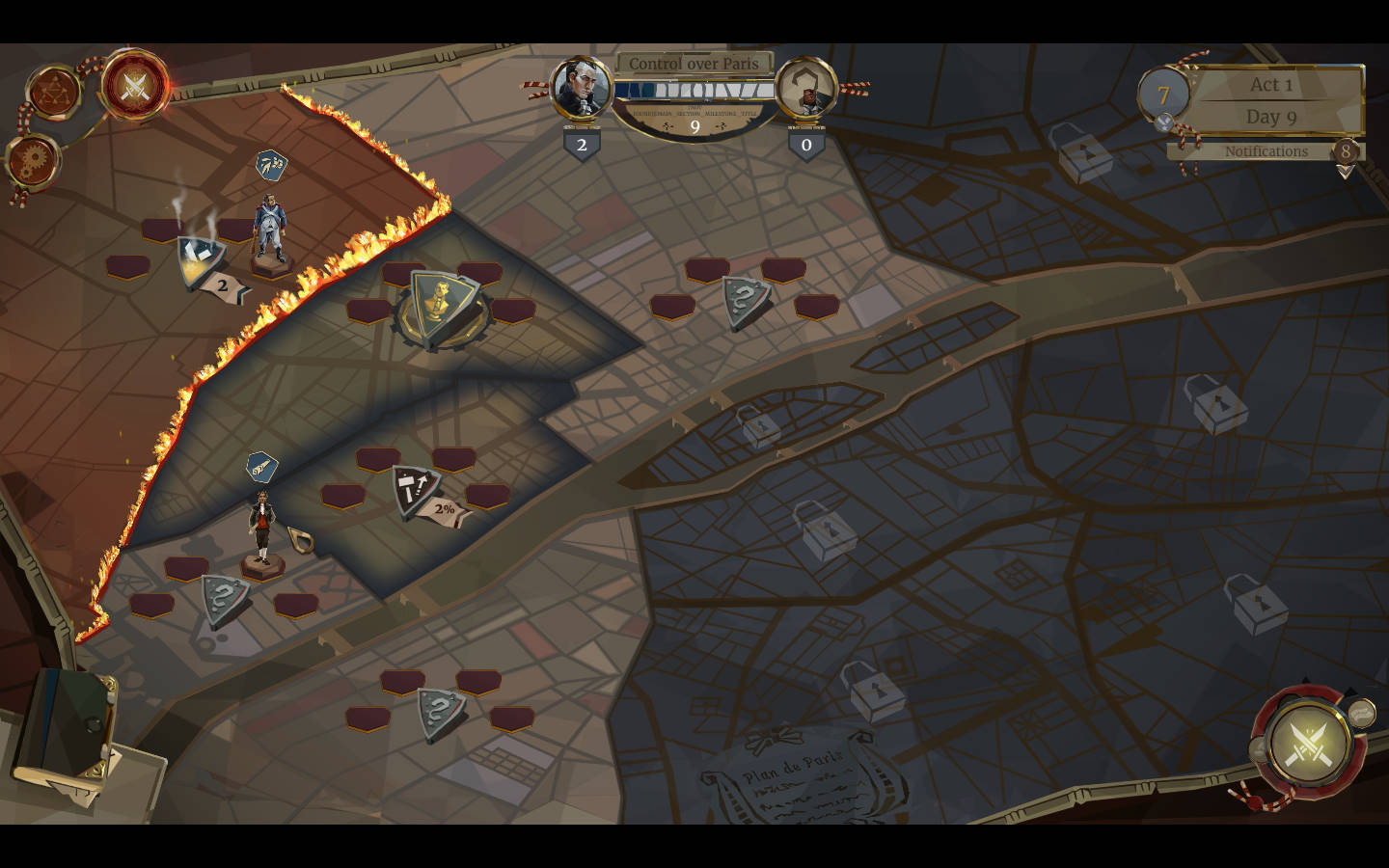Click the Control over Paris banner
This screenshot has width=1389, height=868.
(694, 64)
